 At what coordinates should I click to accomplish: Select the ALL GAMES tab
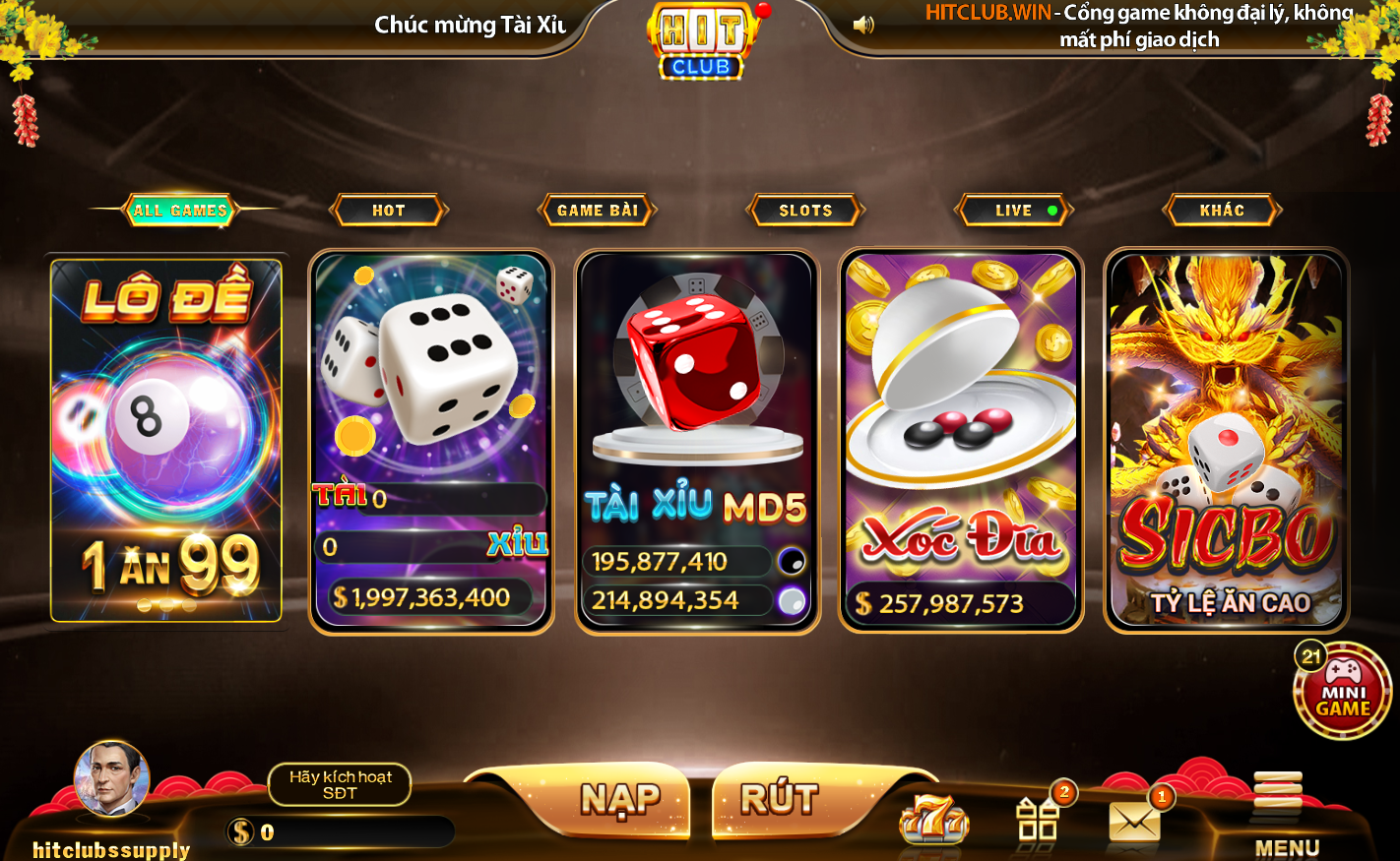[x=181, y=209]
